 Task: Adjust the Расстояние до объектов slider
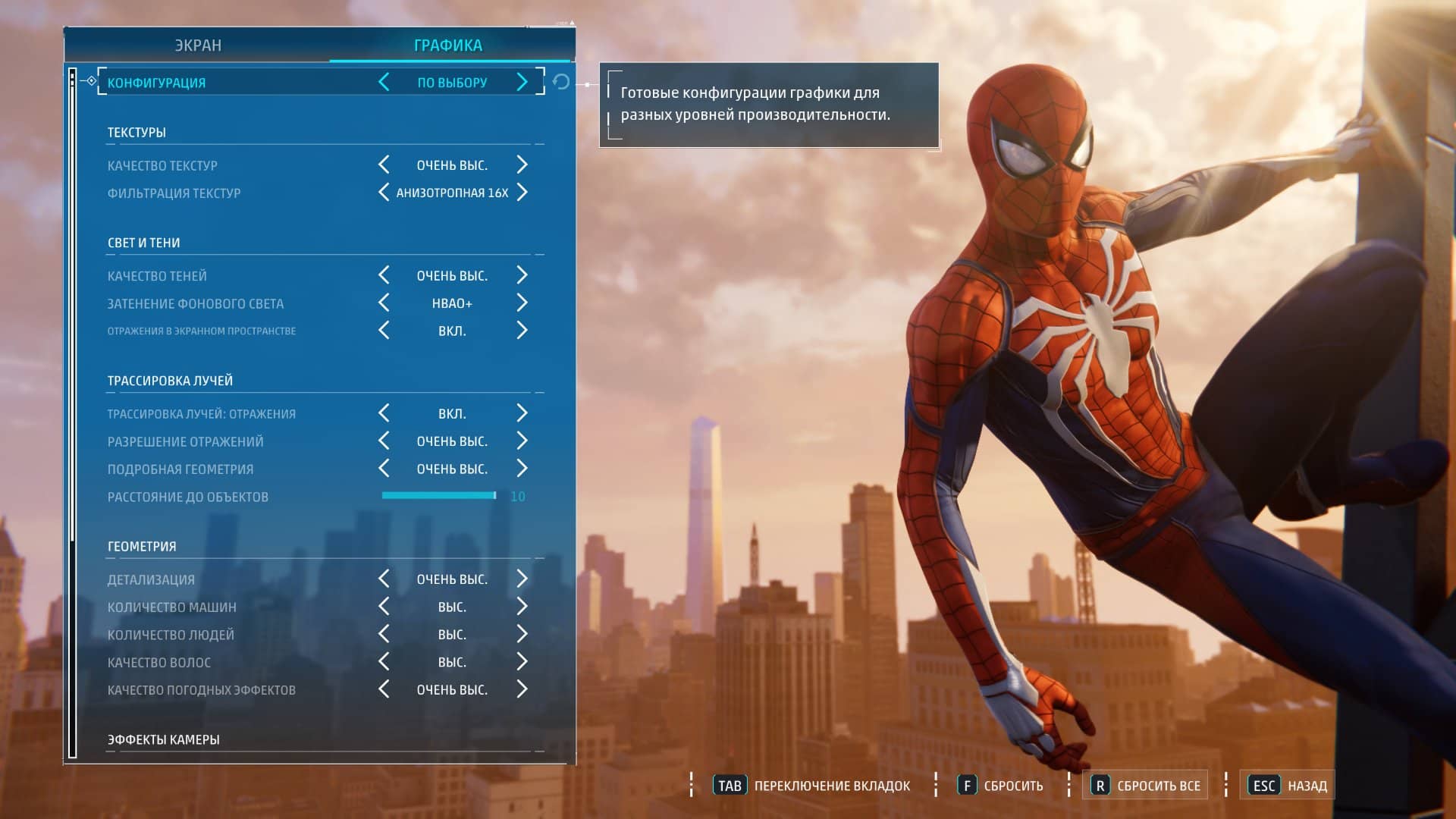coord(438,497)
